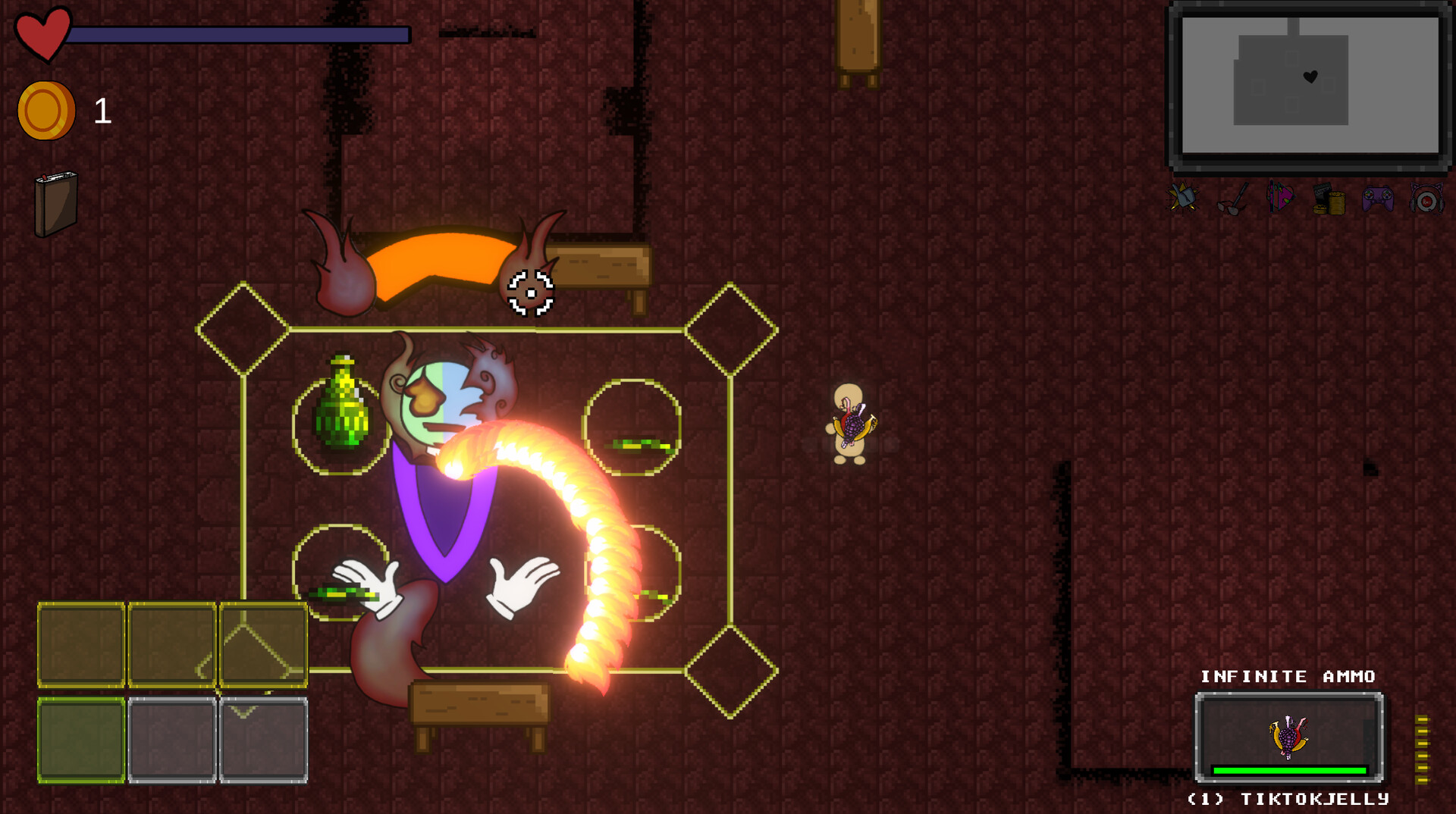Viewport: 1456px width, 814px height.
Task: Select the pink triangle heart item icon
Action: coord(1280,199)
